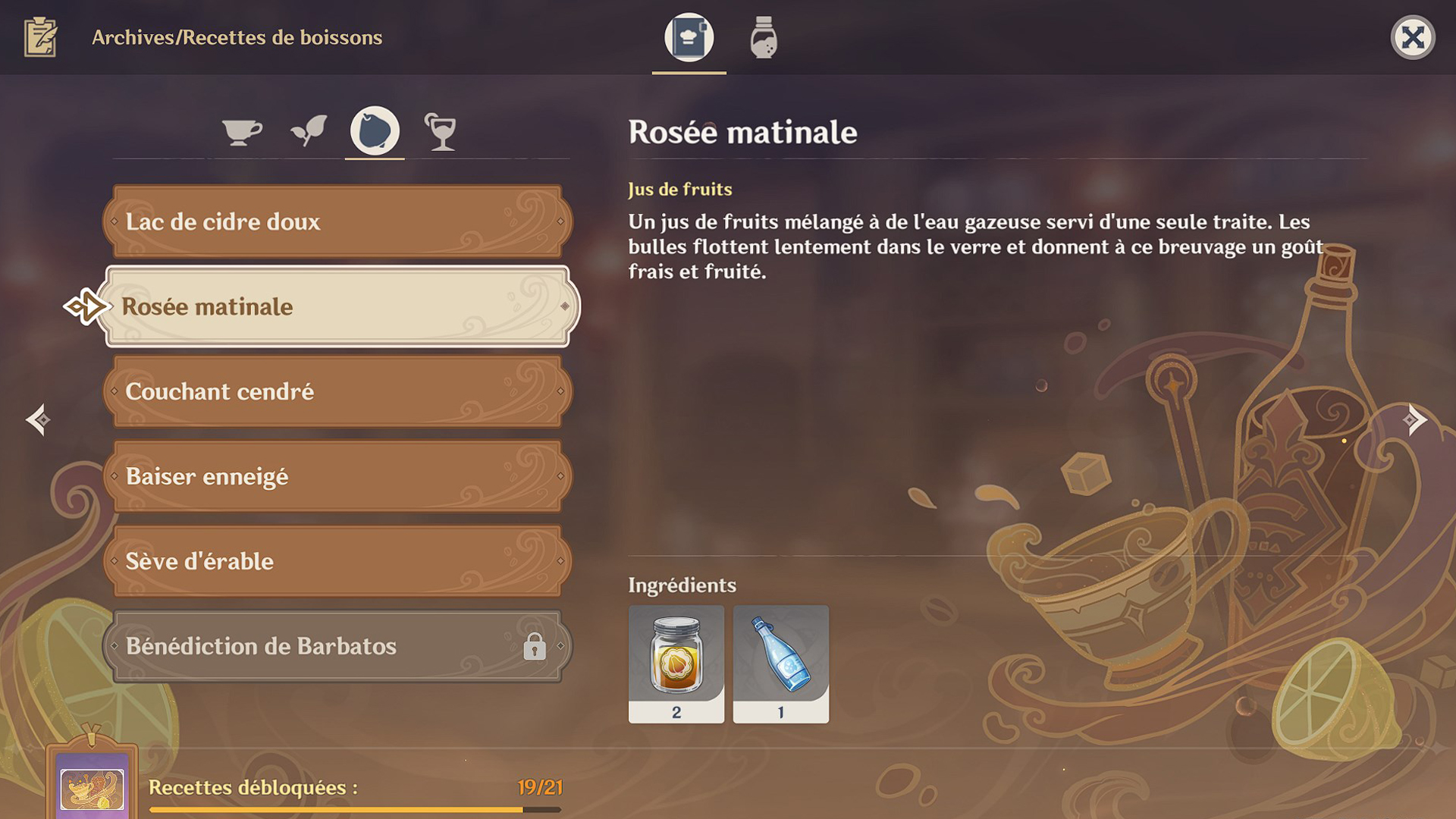Open the leaf ingredient category icon
The image size is (1456, 819).
(x=308, y=129)
